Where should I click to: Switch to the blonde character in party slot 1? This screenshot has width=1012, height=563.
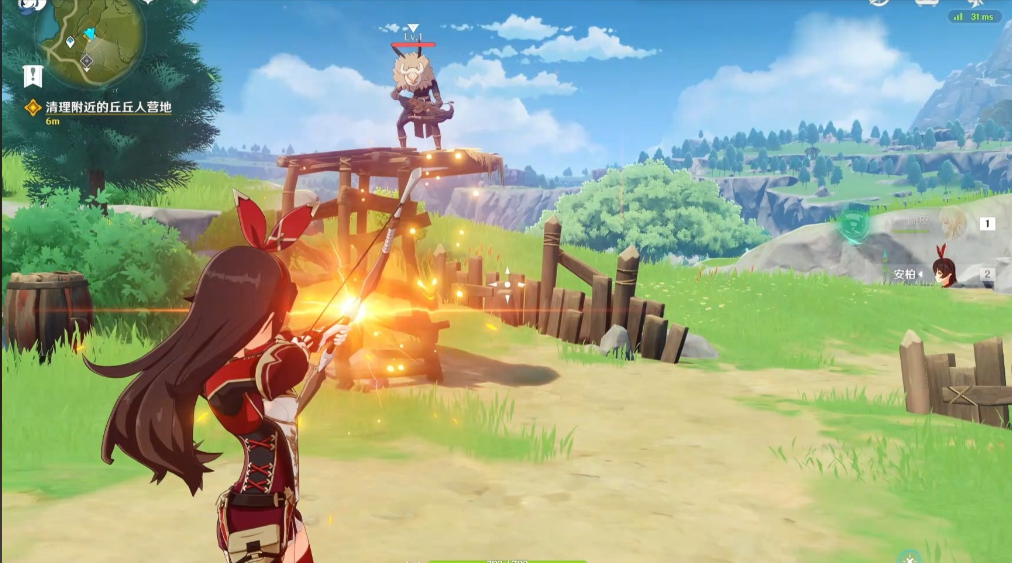(x=950, y=224)
